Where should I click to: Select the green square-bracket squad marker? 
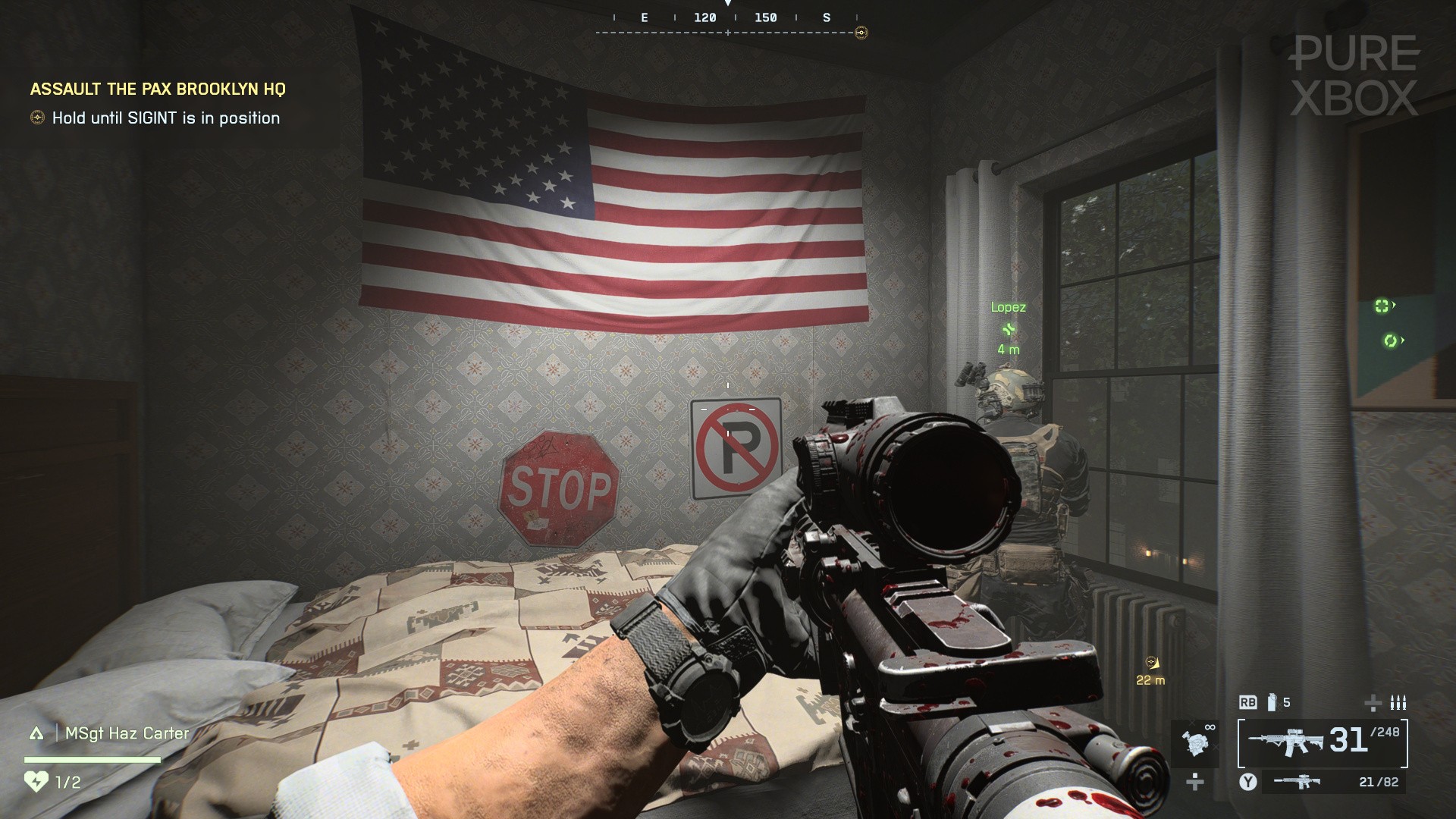click(1382, 306)
